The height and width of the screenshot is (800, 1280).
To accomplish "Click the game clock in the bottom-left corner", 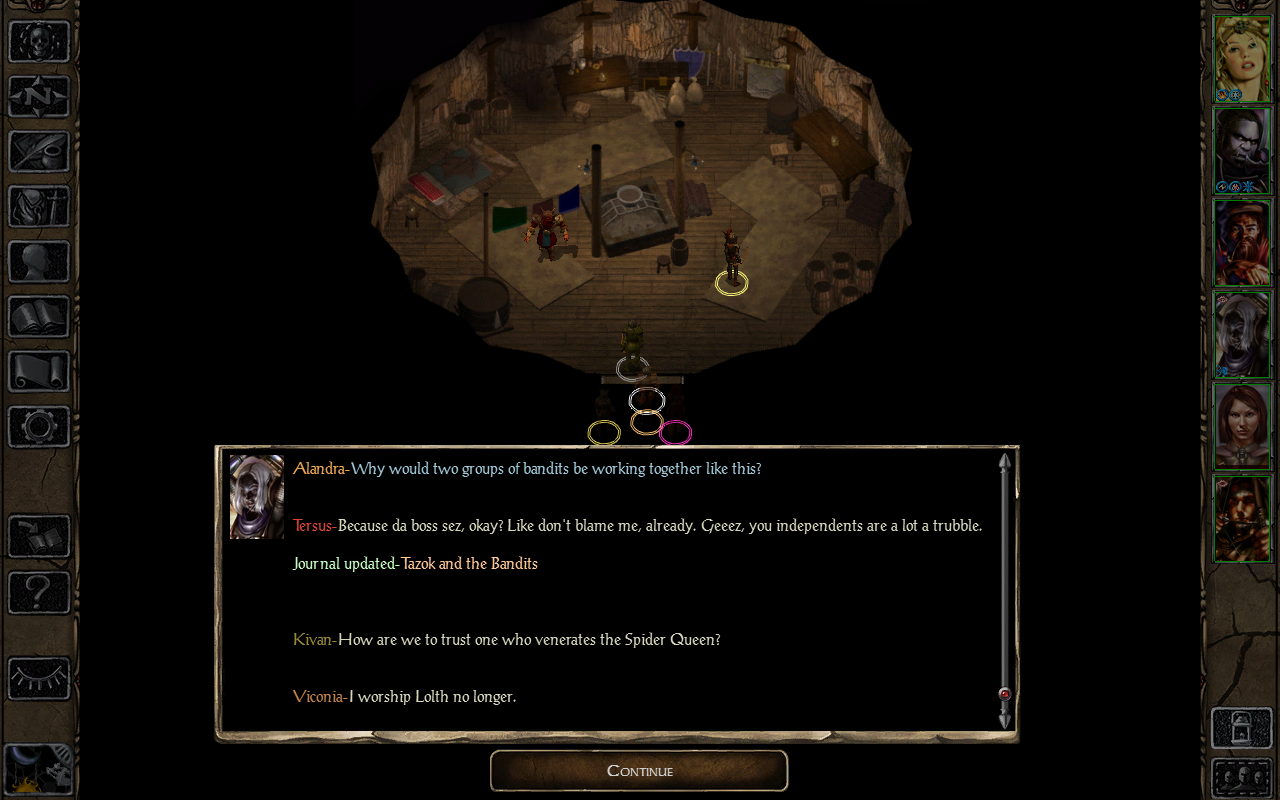I will tap(37, 768).
